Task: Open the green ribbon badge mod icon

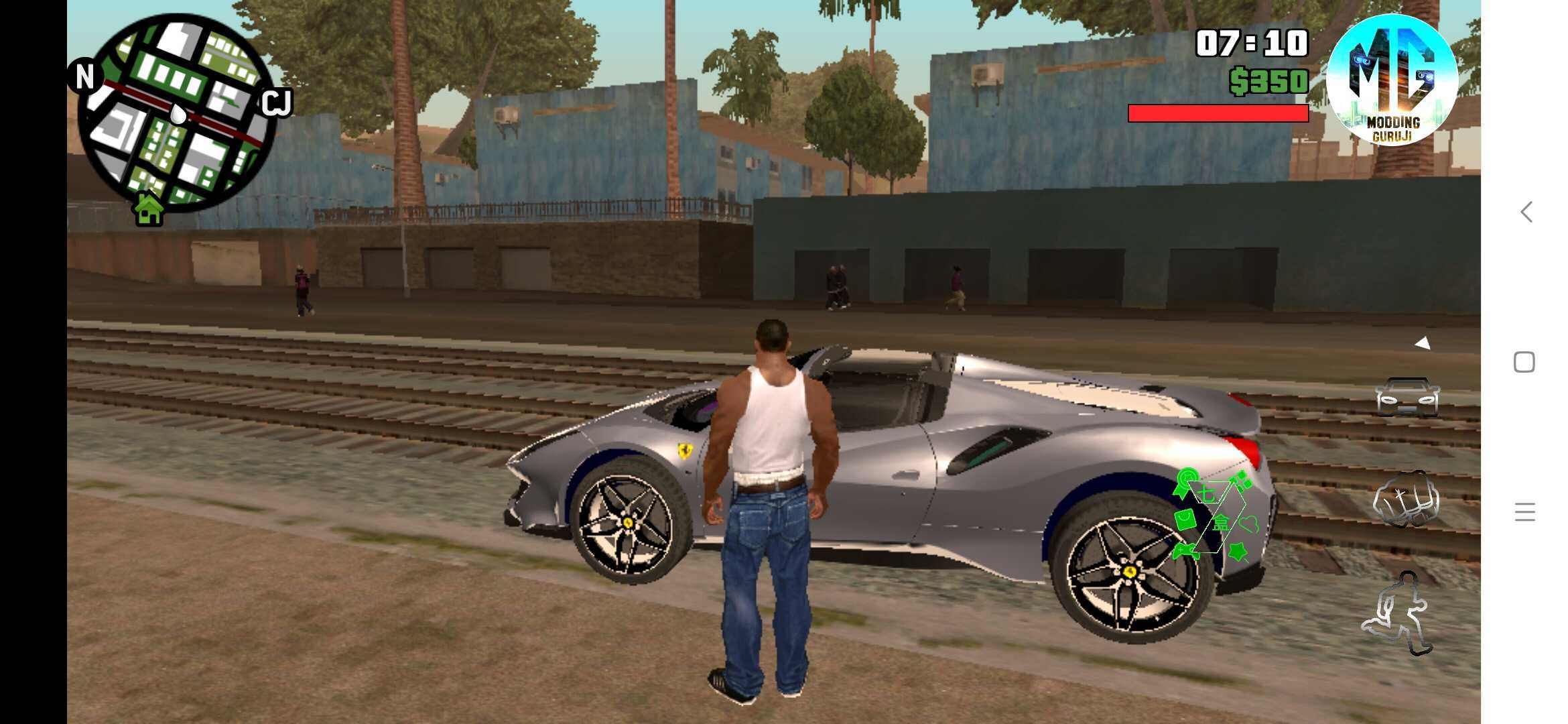Action: (x=1185, y=481)
